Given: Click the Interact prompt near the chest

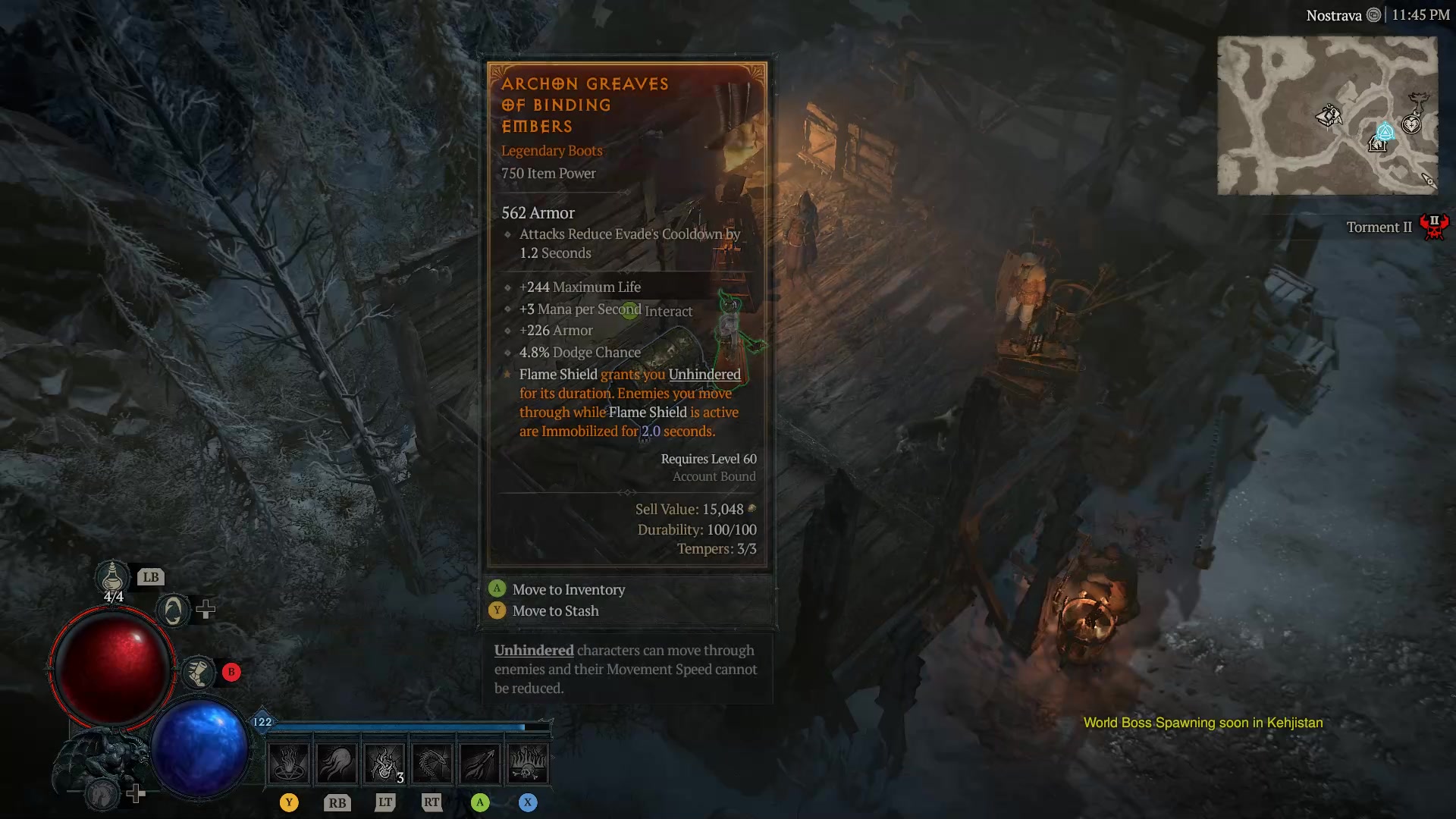Looking at the screenshot, I should pos(668,311).
